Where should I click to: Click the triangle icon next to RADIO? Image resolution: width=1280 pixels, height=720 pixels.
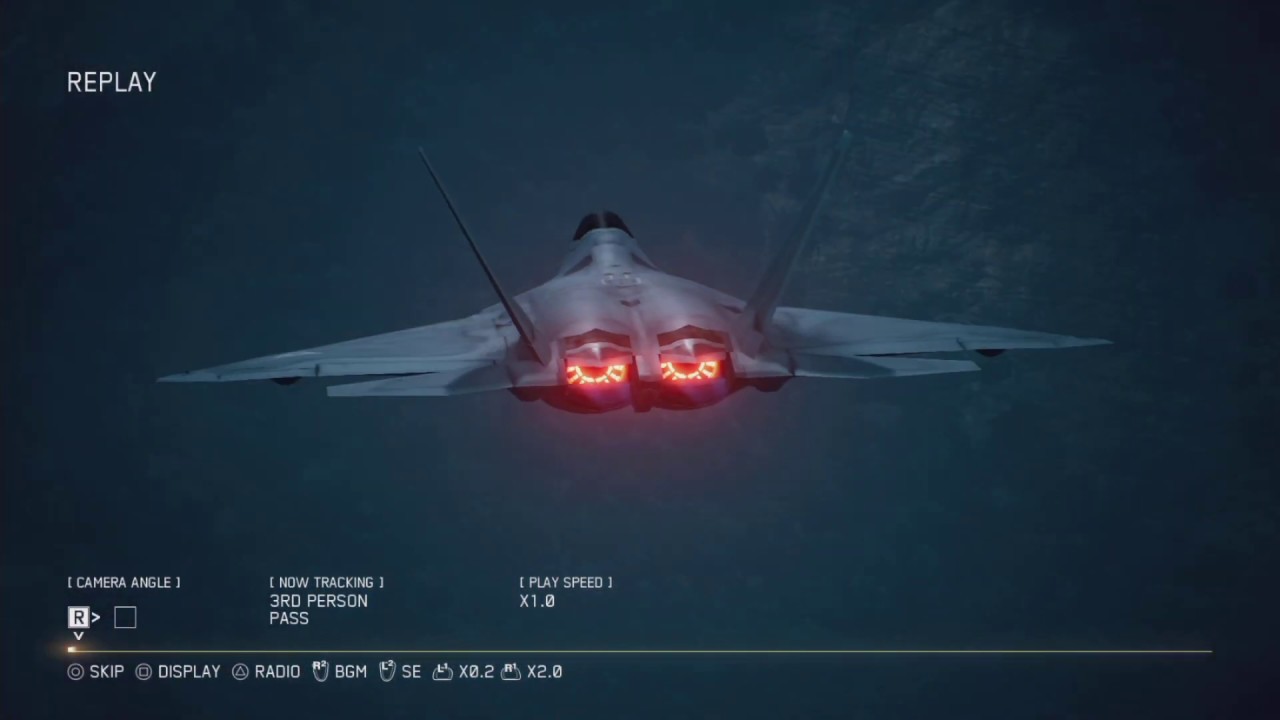click(238, 672)
